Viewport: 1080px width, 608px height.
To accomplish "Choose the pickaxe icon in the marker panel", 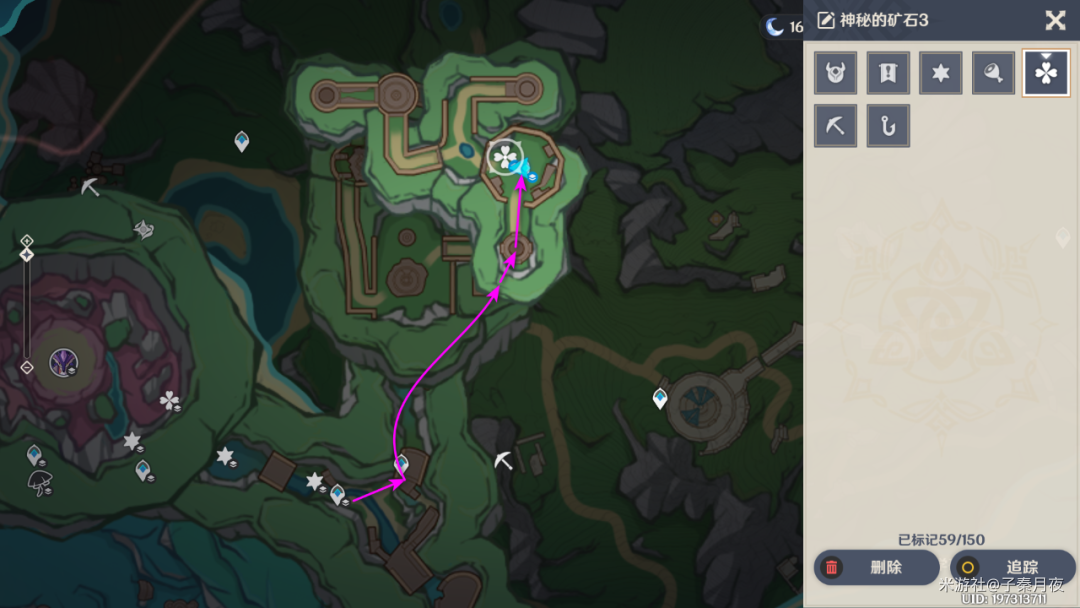I will [835, 126].
